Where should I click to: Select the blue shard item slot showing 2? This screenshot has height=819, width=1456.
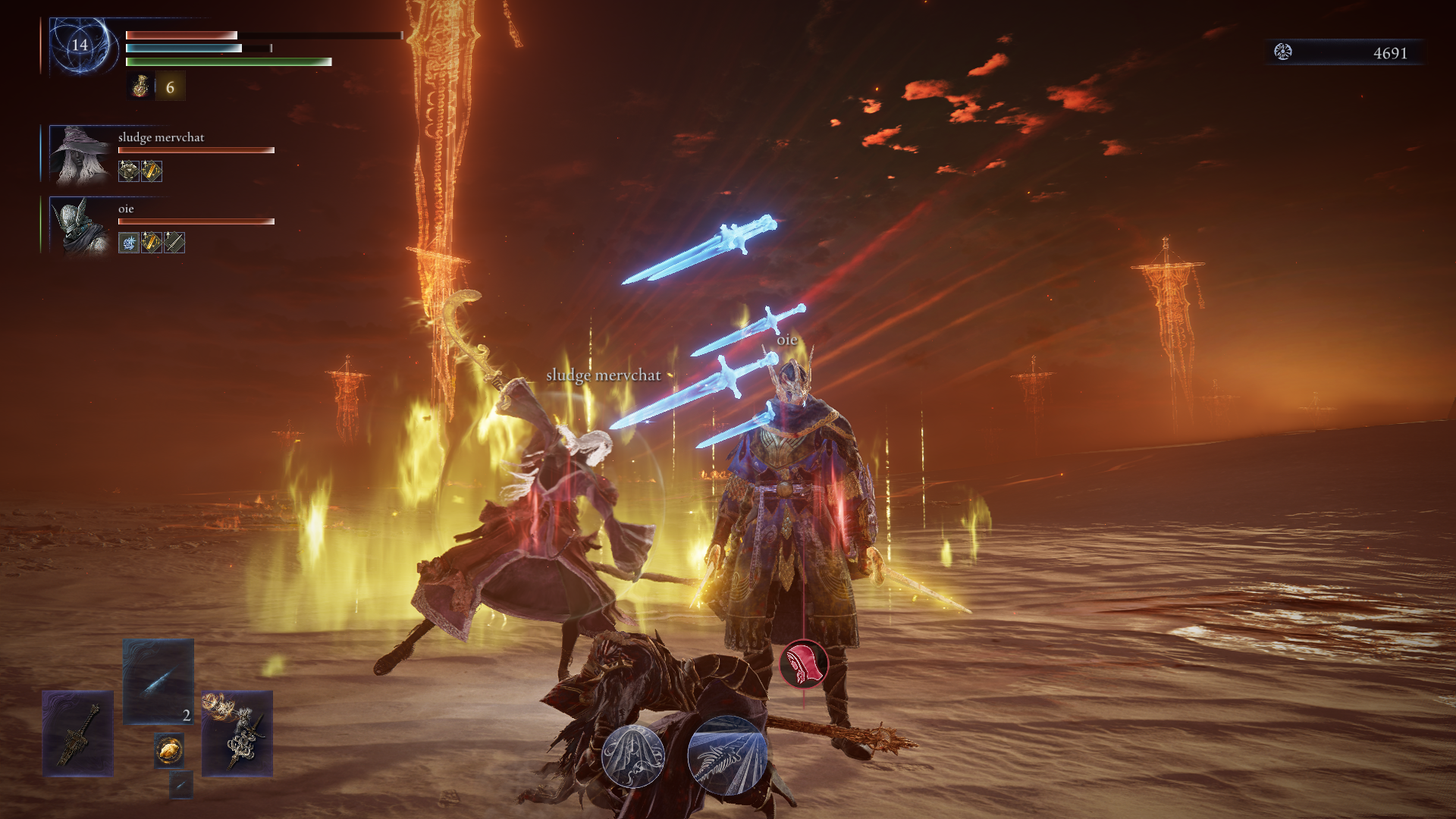[158, 681]
